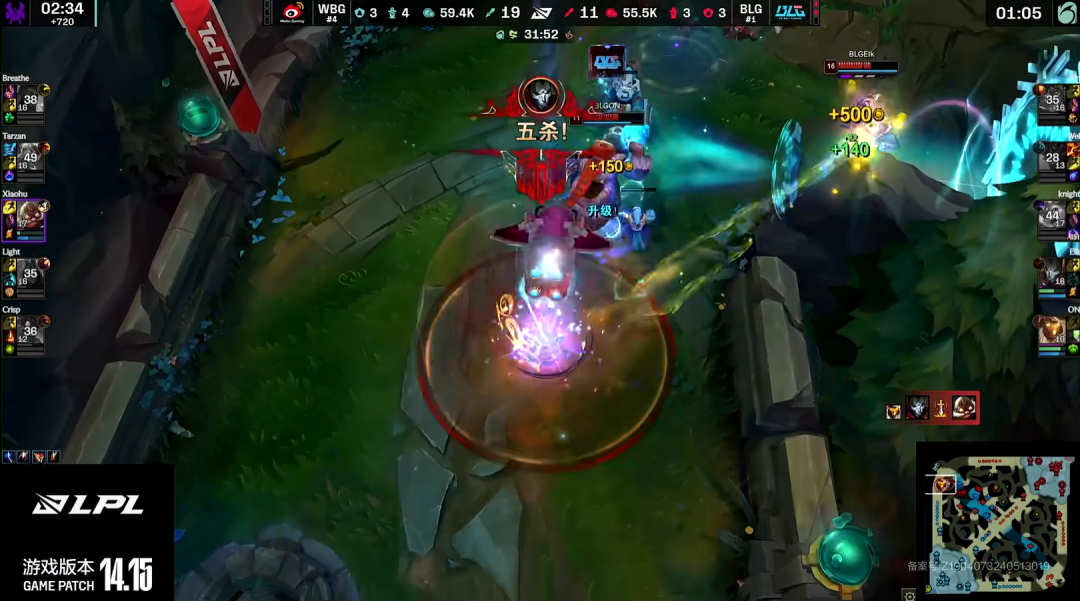Screen dimensions: 1080x601
Task: Choose Light's player portrait
Action: (x=30, y=273)
